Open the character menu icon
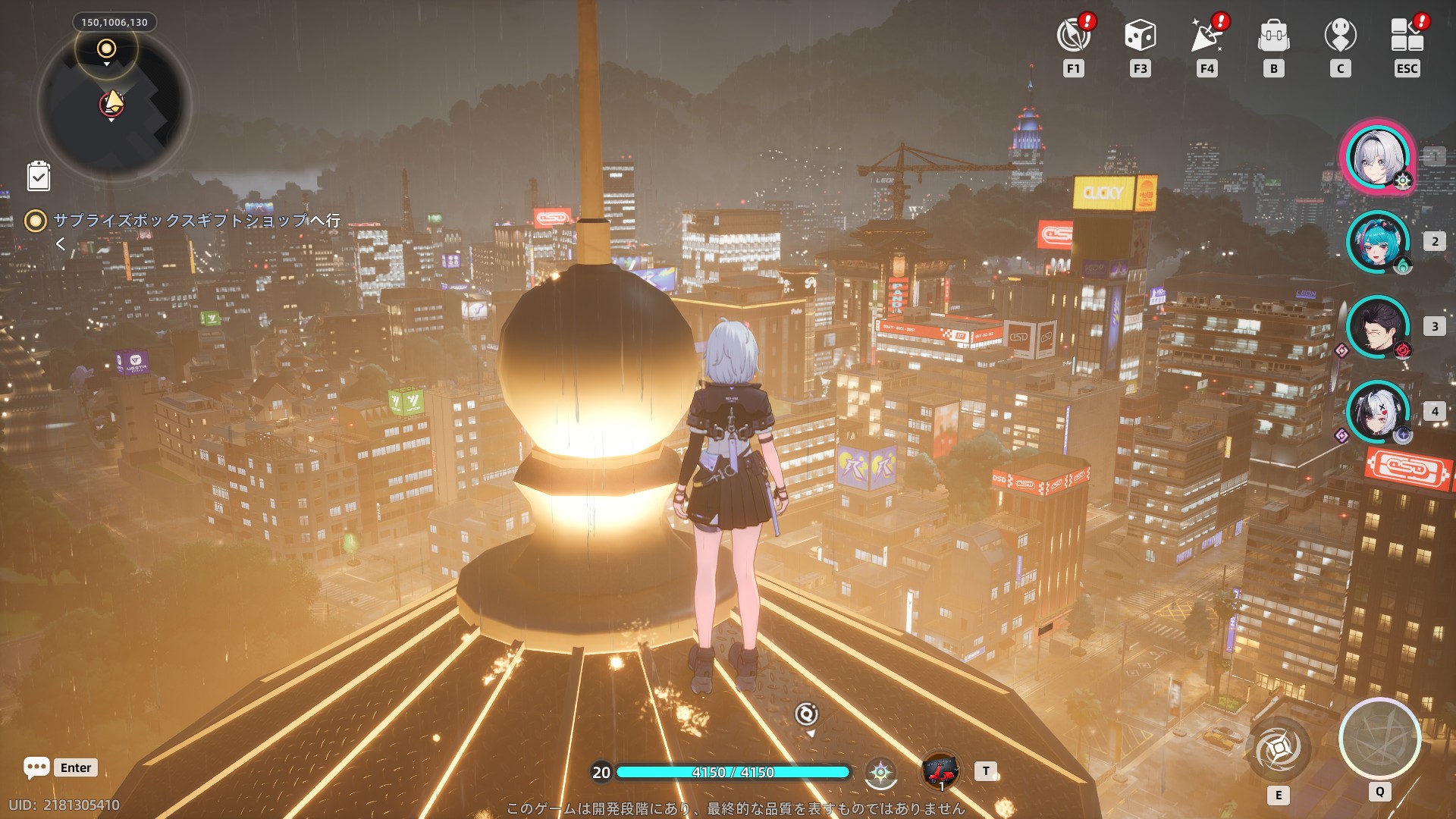Image resolution: width=1456 pixels, height=819 pixels. 1340,36
